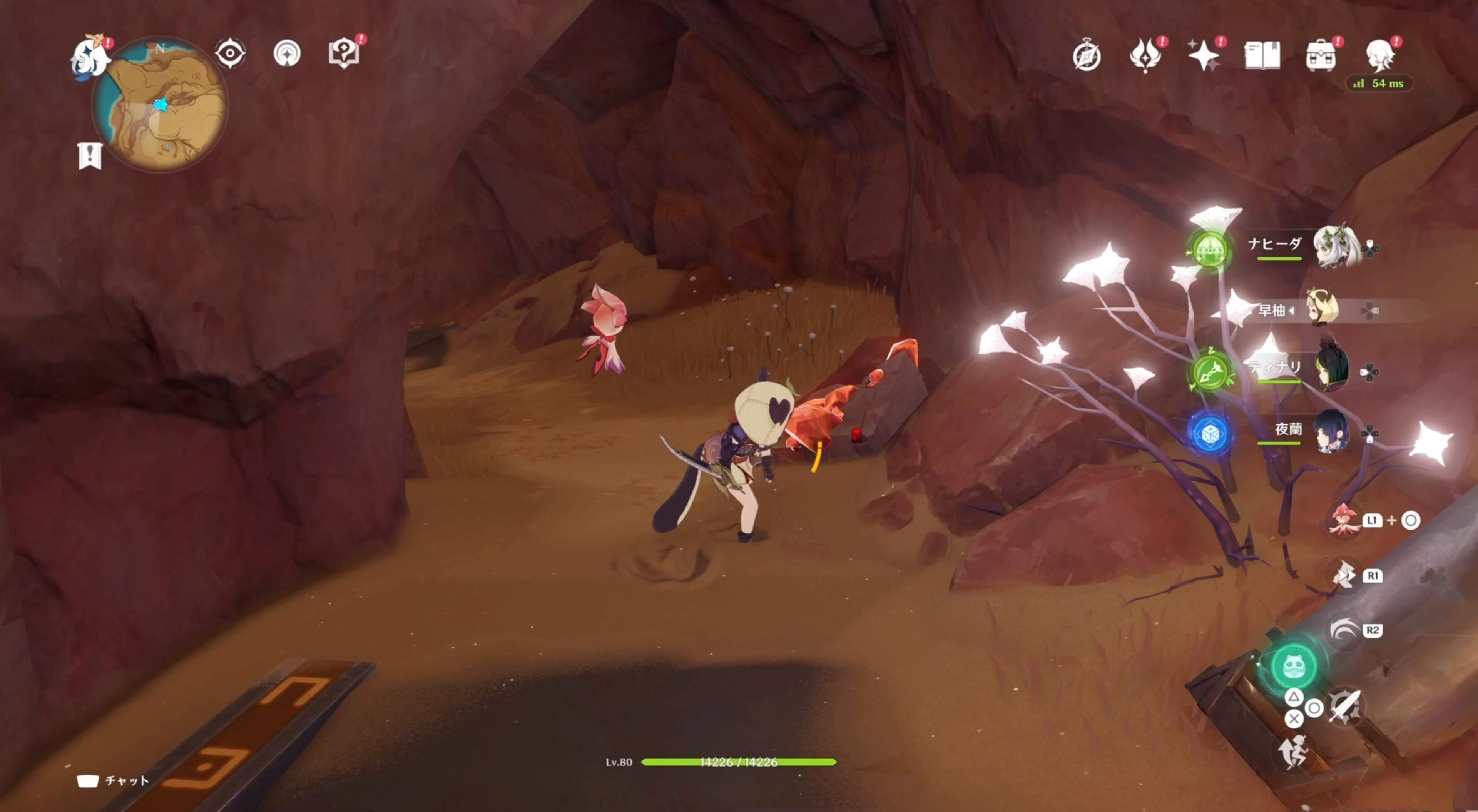Open the quest tracker bookmark icon
Screen dimensions: 1478x812
(90, 155)
